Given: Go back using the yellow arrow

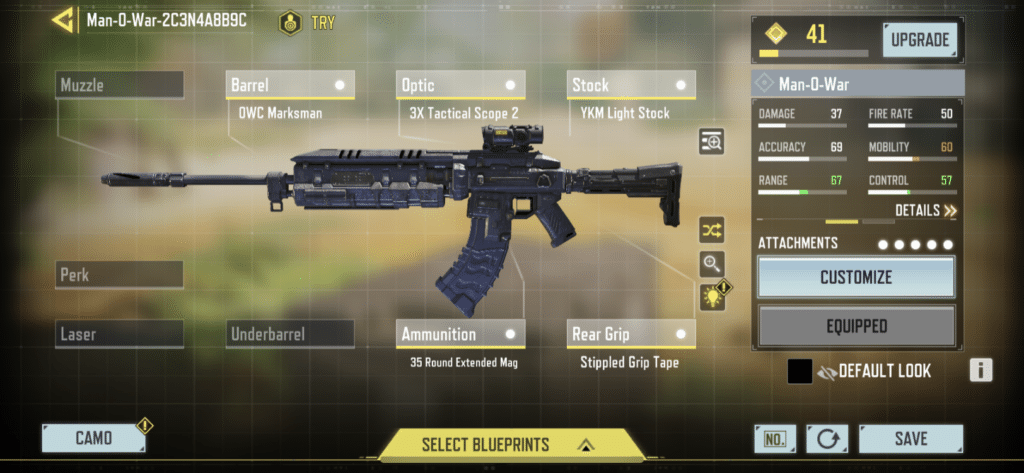Looking at the screenshot, I should (x=62, y=20).
